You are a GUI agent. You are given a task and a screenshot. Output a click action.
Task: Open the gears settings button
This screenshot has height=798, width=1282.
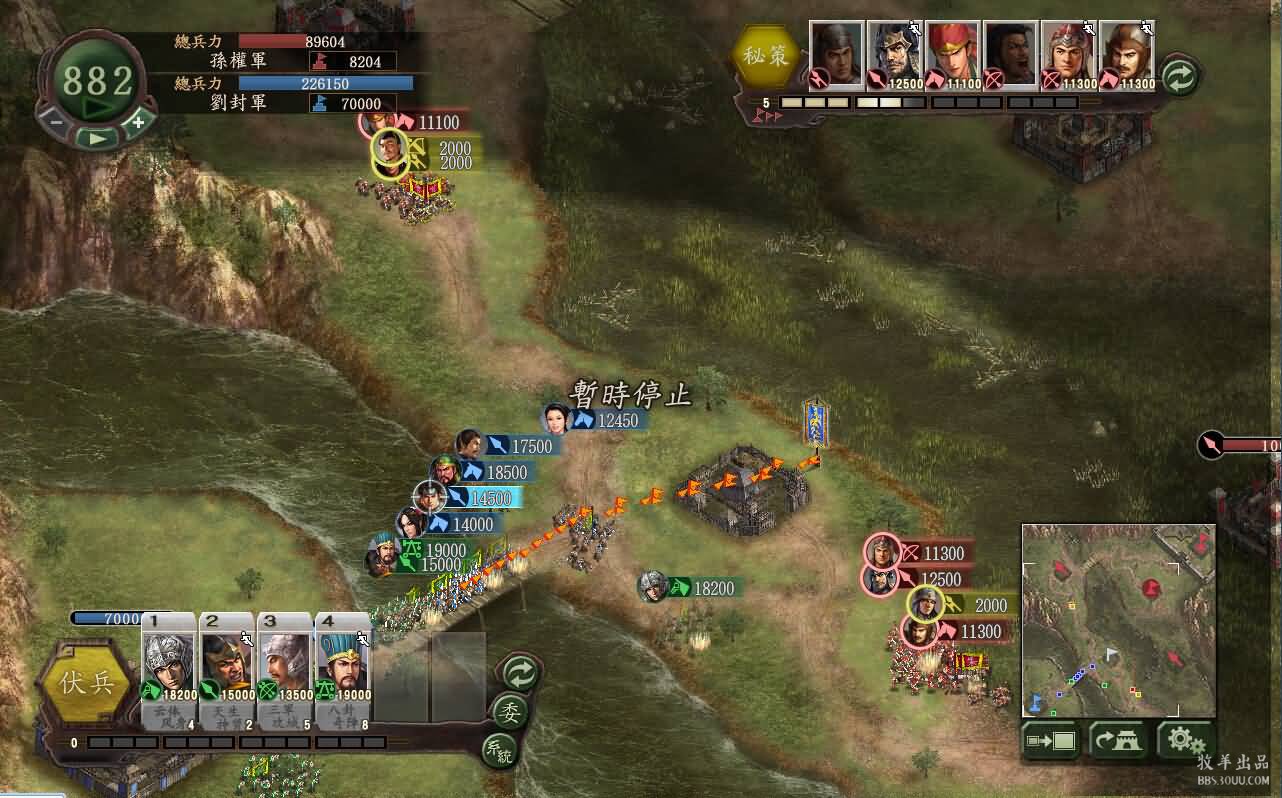[1185, 741]
